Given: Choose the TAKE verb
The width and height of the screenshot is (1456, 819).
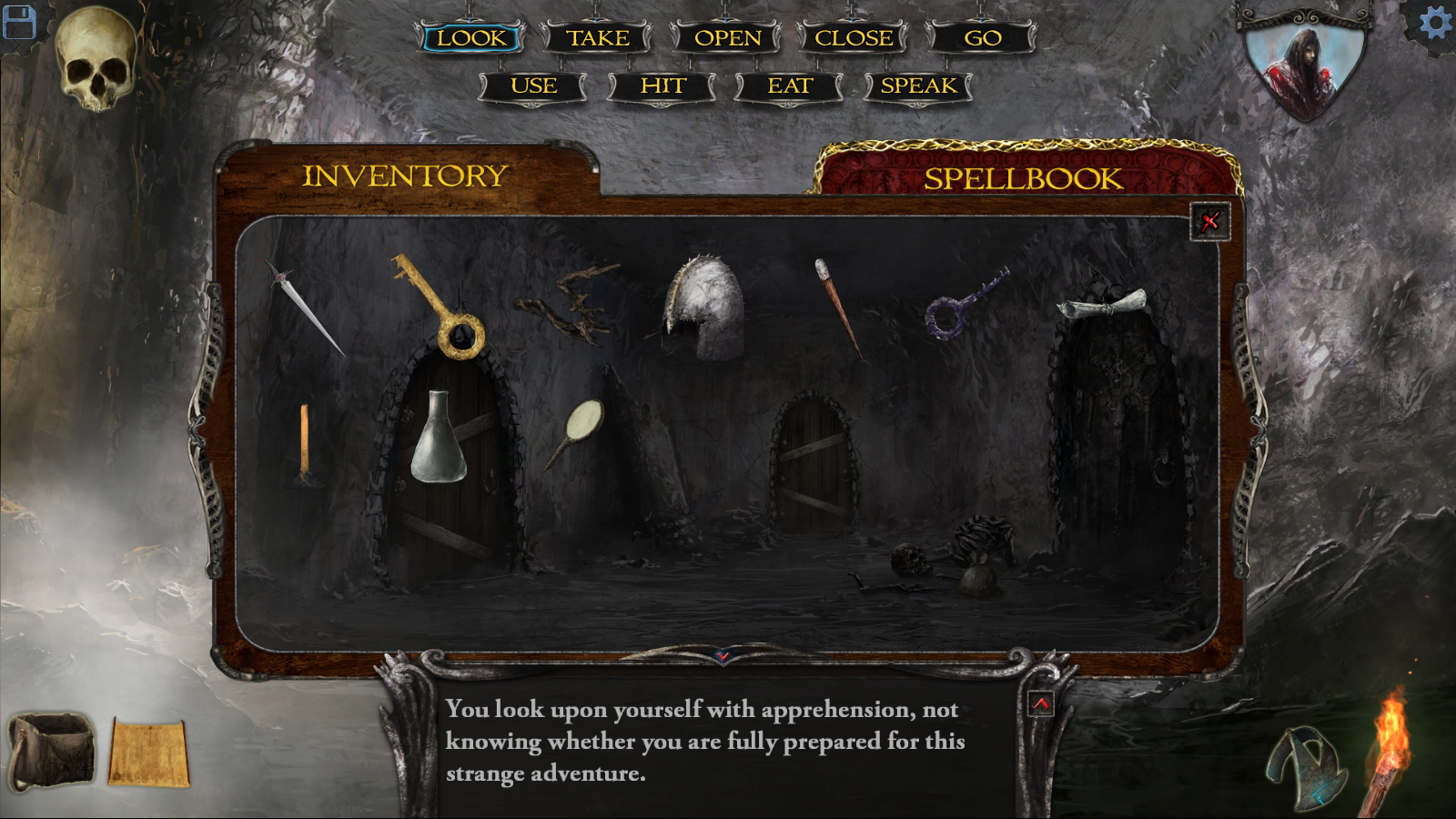Looking at the screenshot, I should (x=598, y=38).
